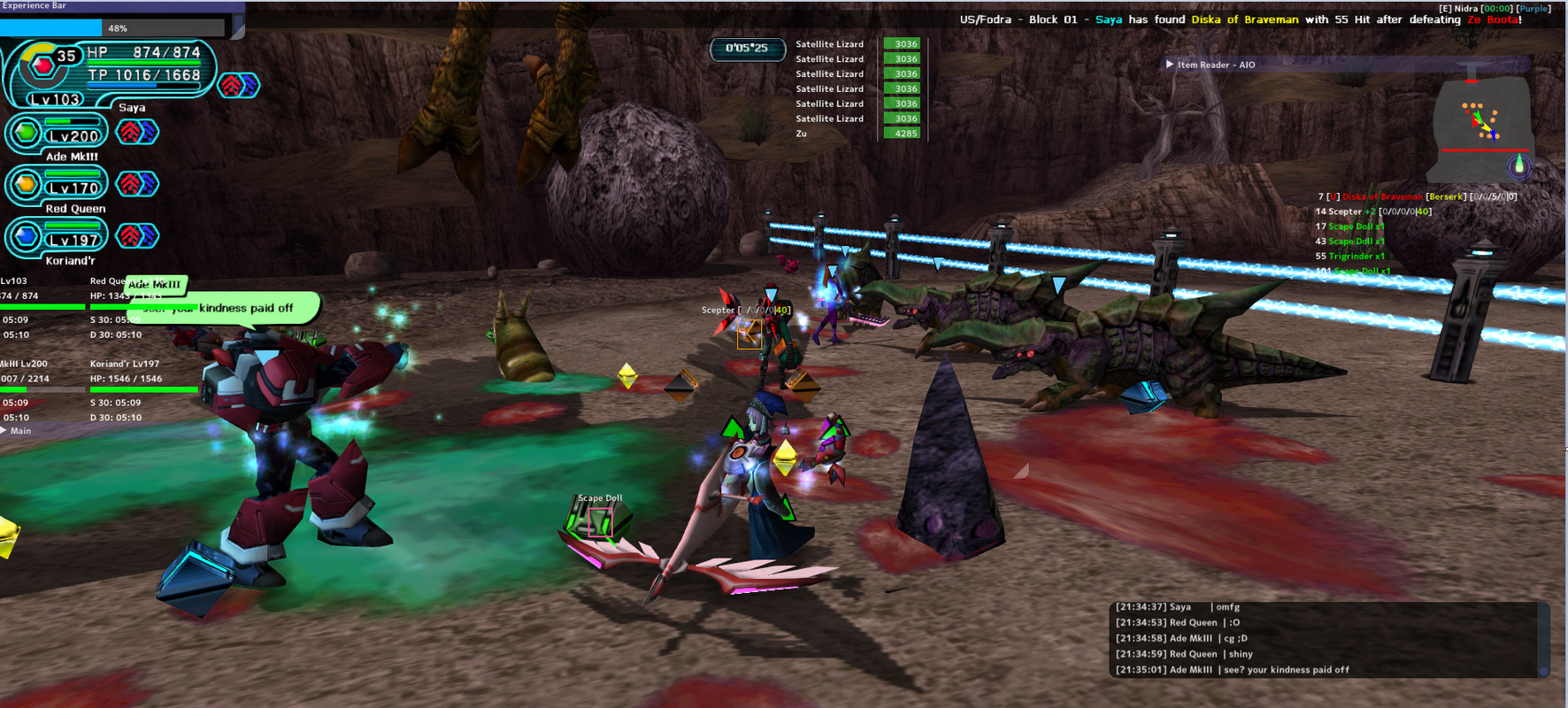Click the chat log window

[1327, 639]
